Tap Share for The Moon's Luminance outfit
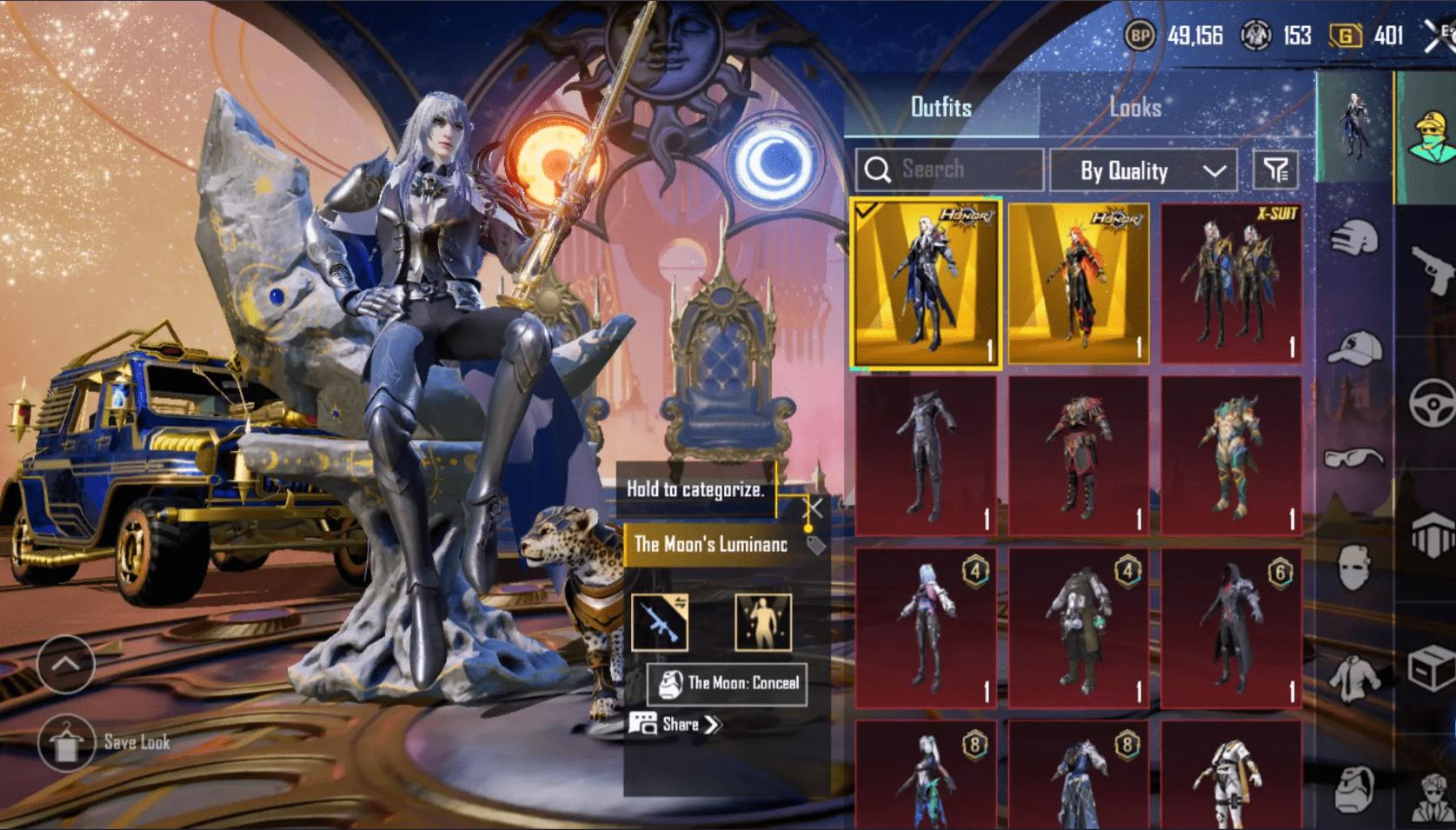The width and height of the screenshot is (1456, 830). point(678,724)
